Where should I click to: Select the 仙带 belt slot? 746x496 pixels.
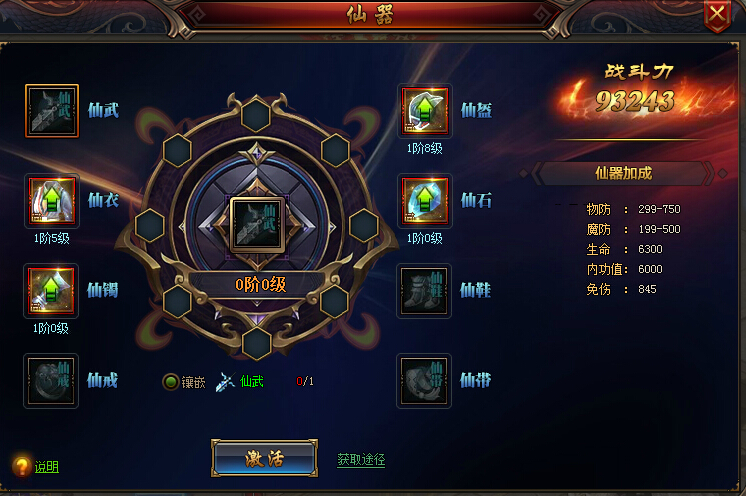425,380
